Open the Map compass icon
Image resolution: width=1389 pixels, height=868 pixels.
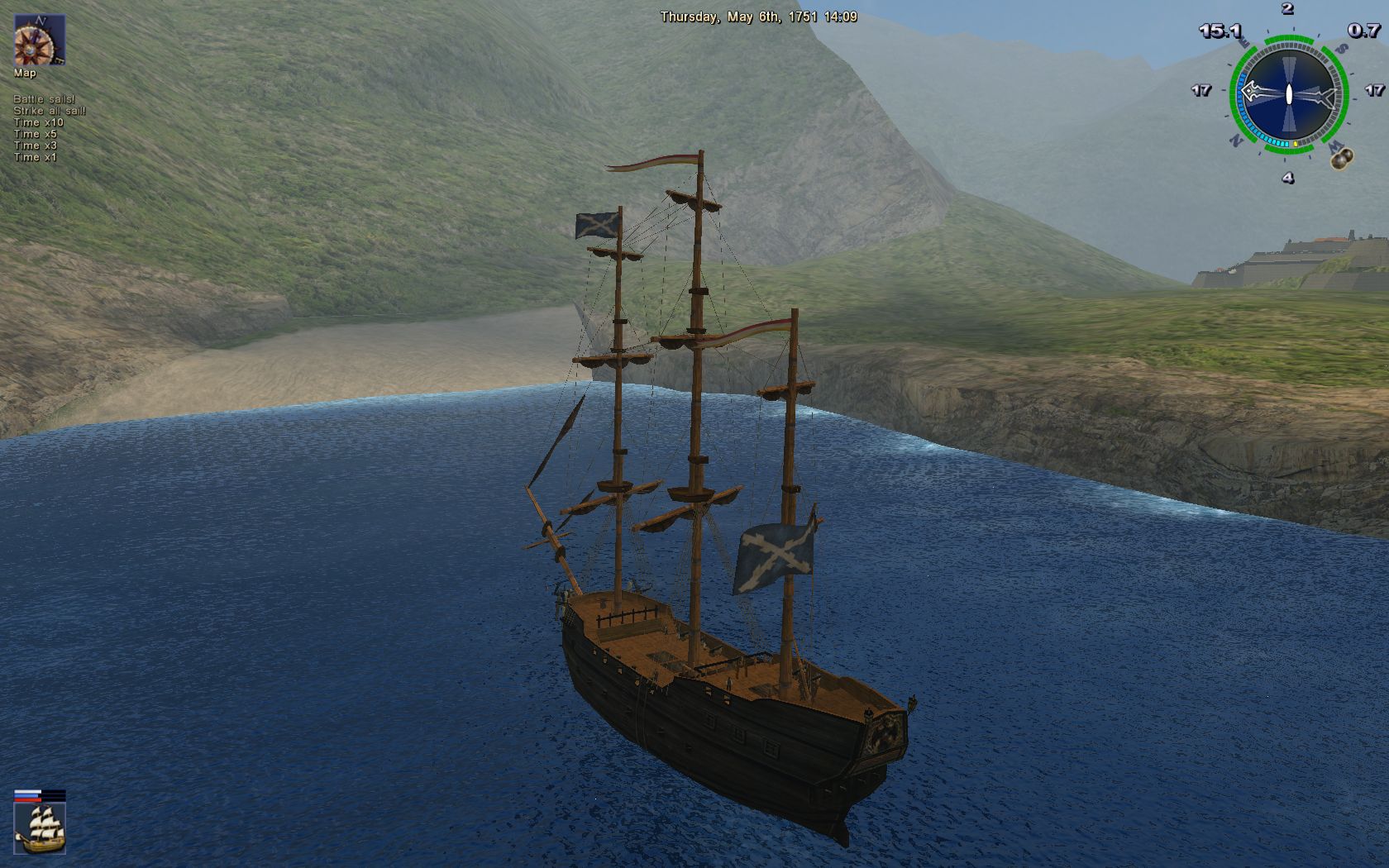[39, 40]
